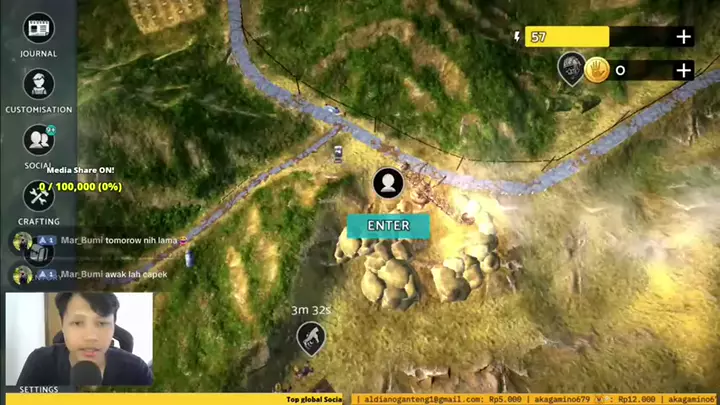Click Mar_Bumi's chat message 'tomorow nih lama'

coord(119,241)
